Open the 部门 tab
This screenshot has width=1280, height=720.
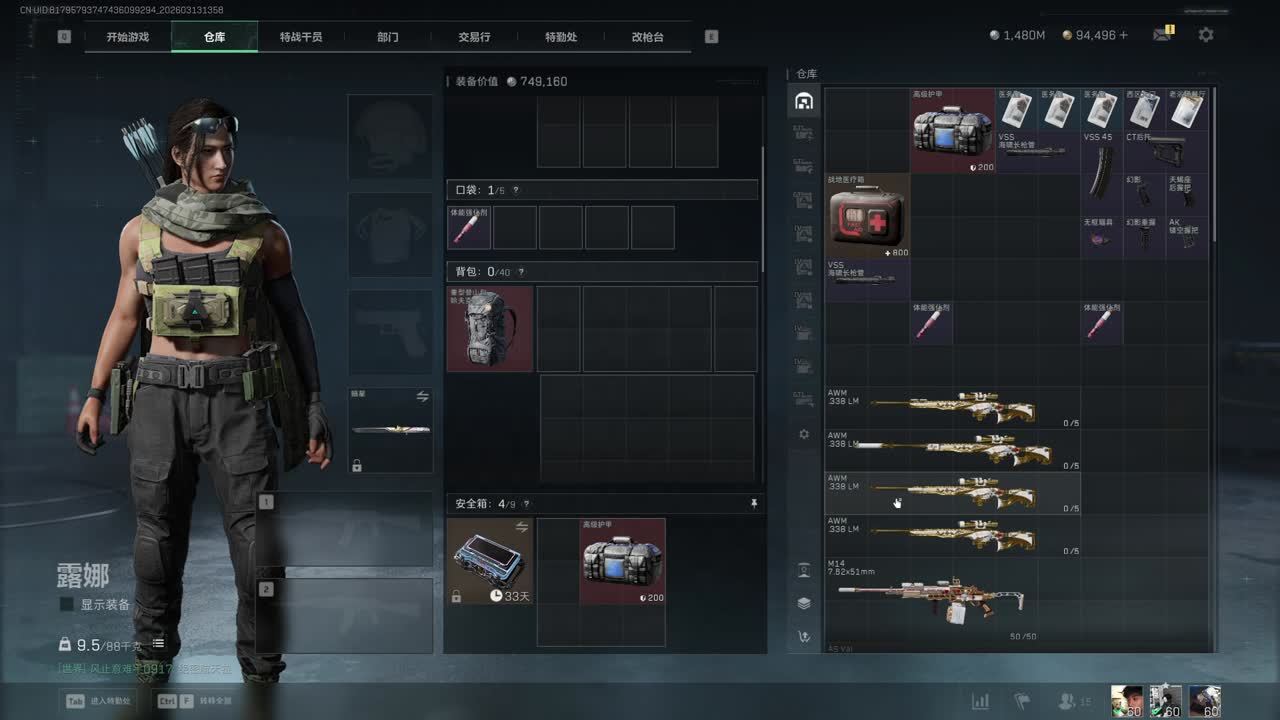(x=388, y=37)
